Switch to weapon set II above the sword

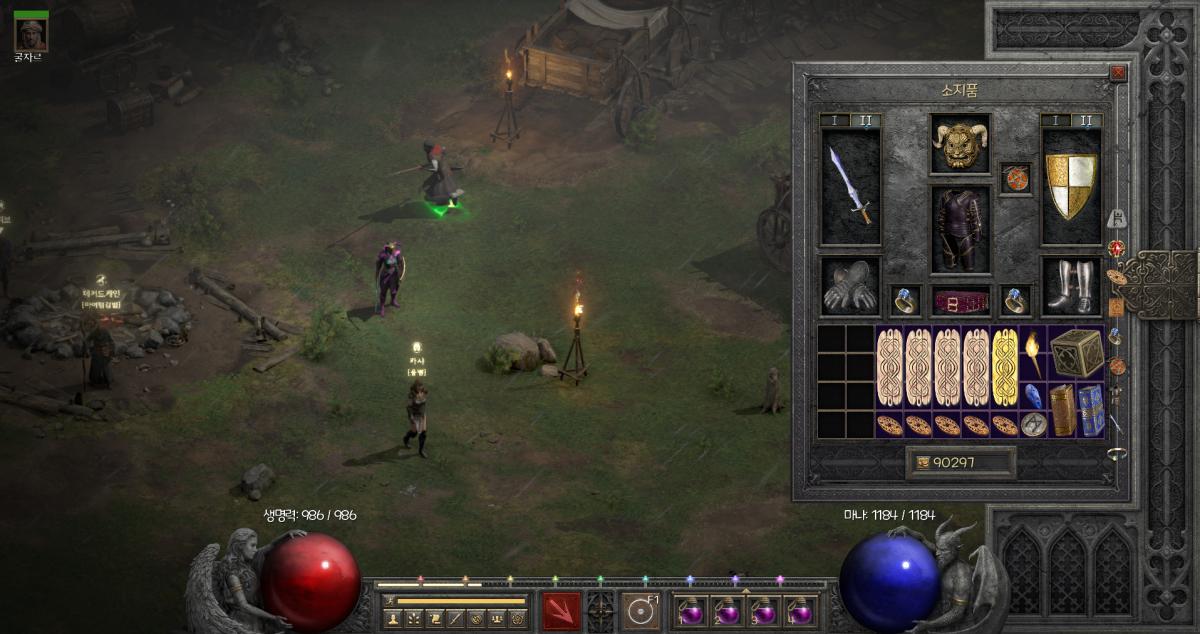(x=865, y=121)
